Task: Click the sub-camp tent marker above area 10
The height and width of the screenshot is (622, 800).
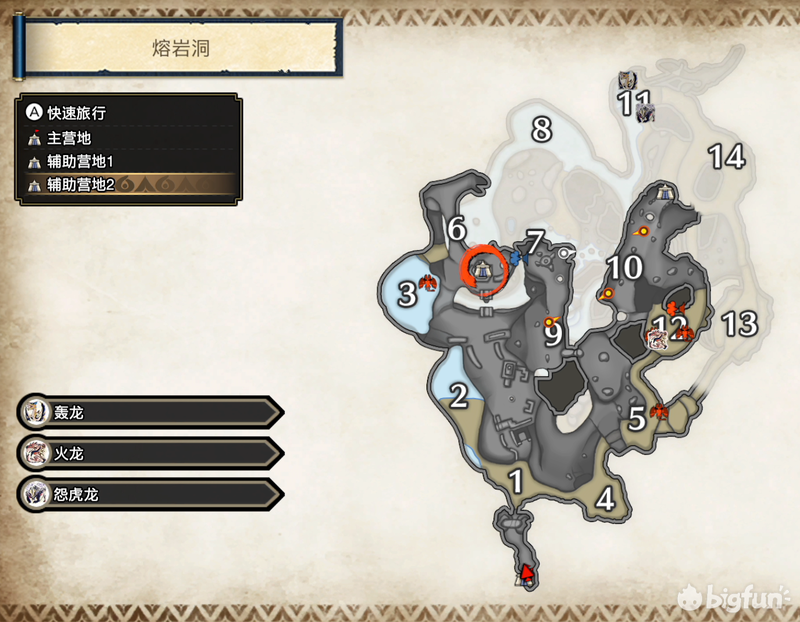Action: (x=665, y=191)
